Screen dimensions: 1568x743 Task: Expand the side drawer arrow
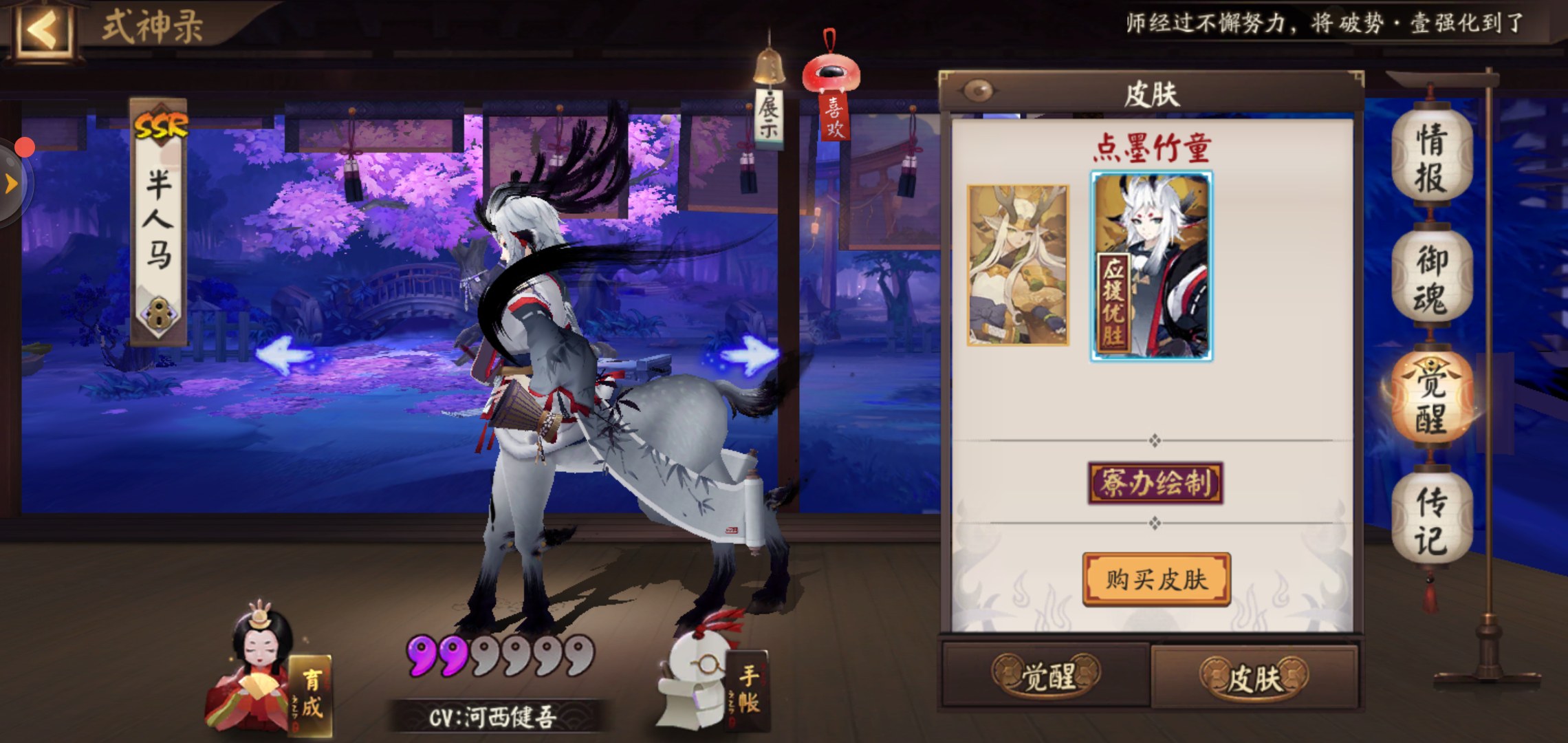pyautogui.click(x=11, y=183)
